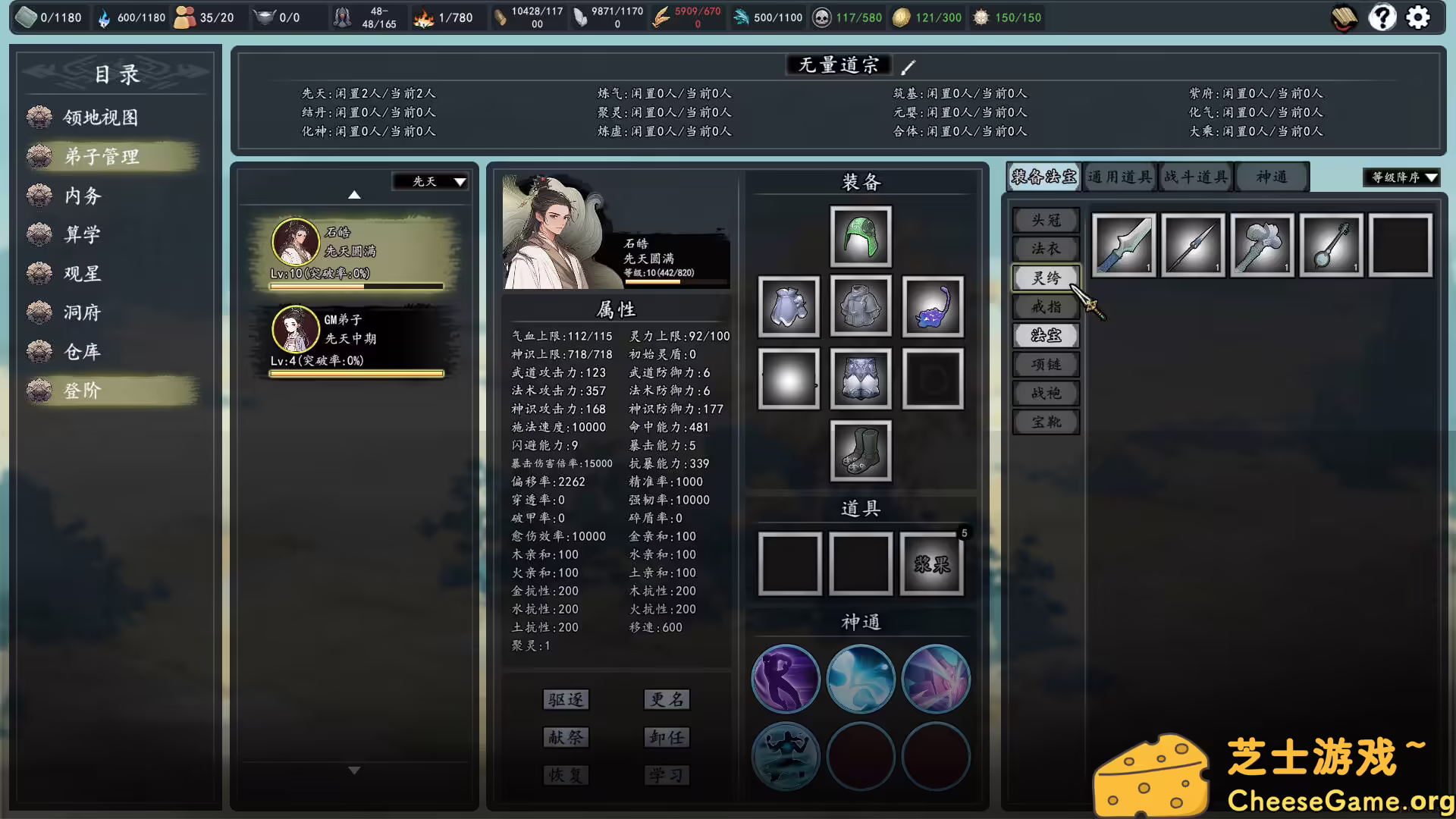Select the axe item in the equipment list
The width and height of the screenshot is (1456, 819).
pyautogui.click(x=1261, y=246)
